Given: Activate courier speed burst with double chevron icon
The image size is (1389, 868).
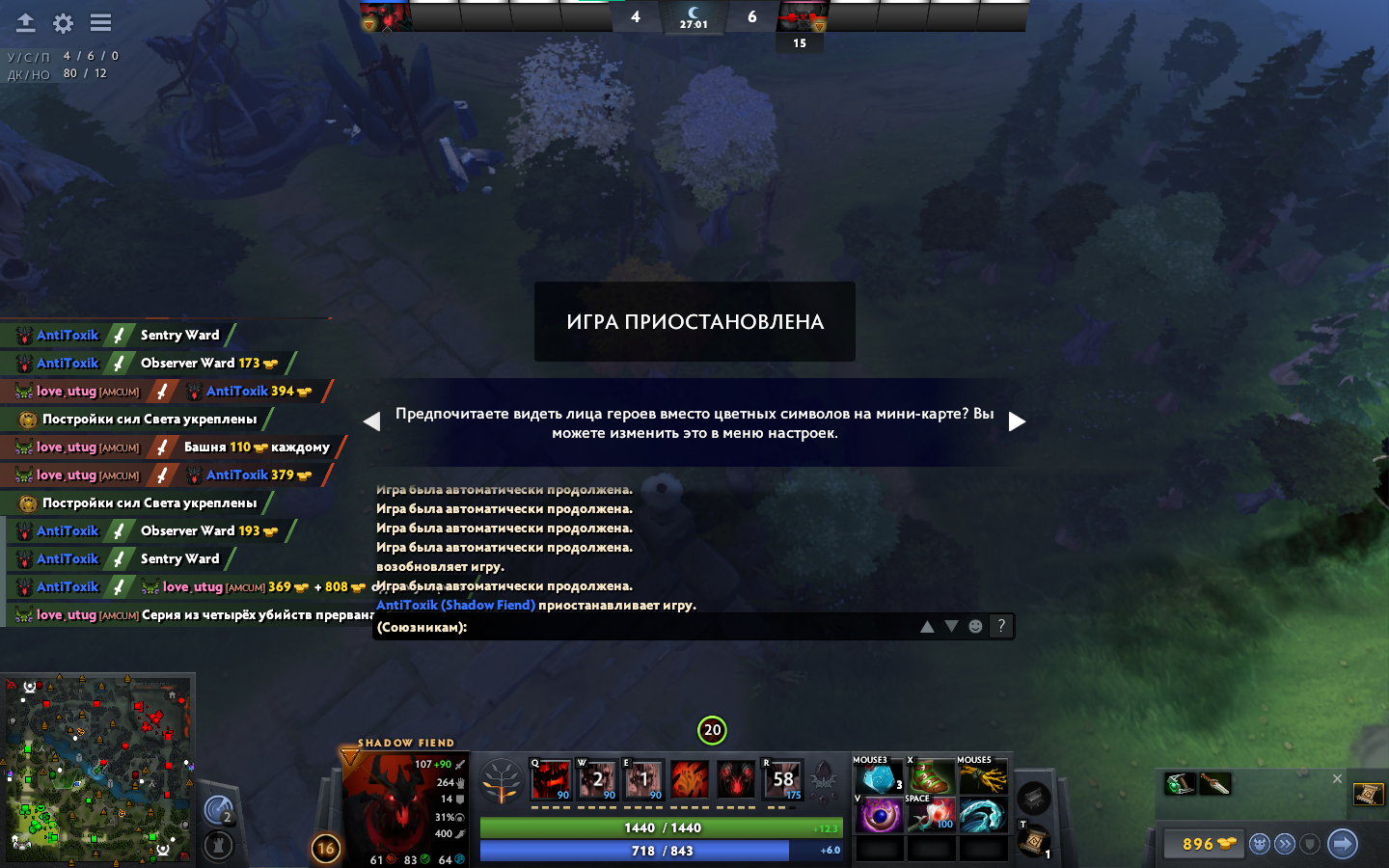Looking at the screenshot, I should click(1285, 843).
